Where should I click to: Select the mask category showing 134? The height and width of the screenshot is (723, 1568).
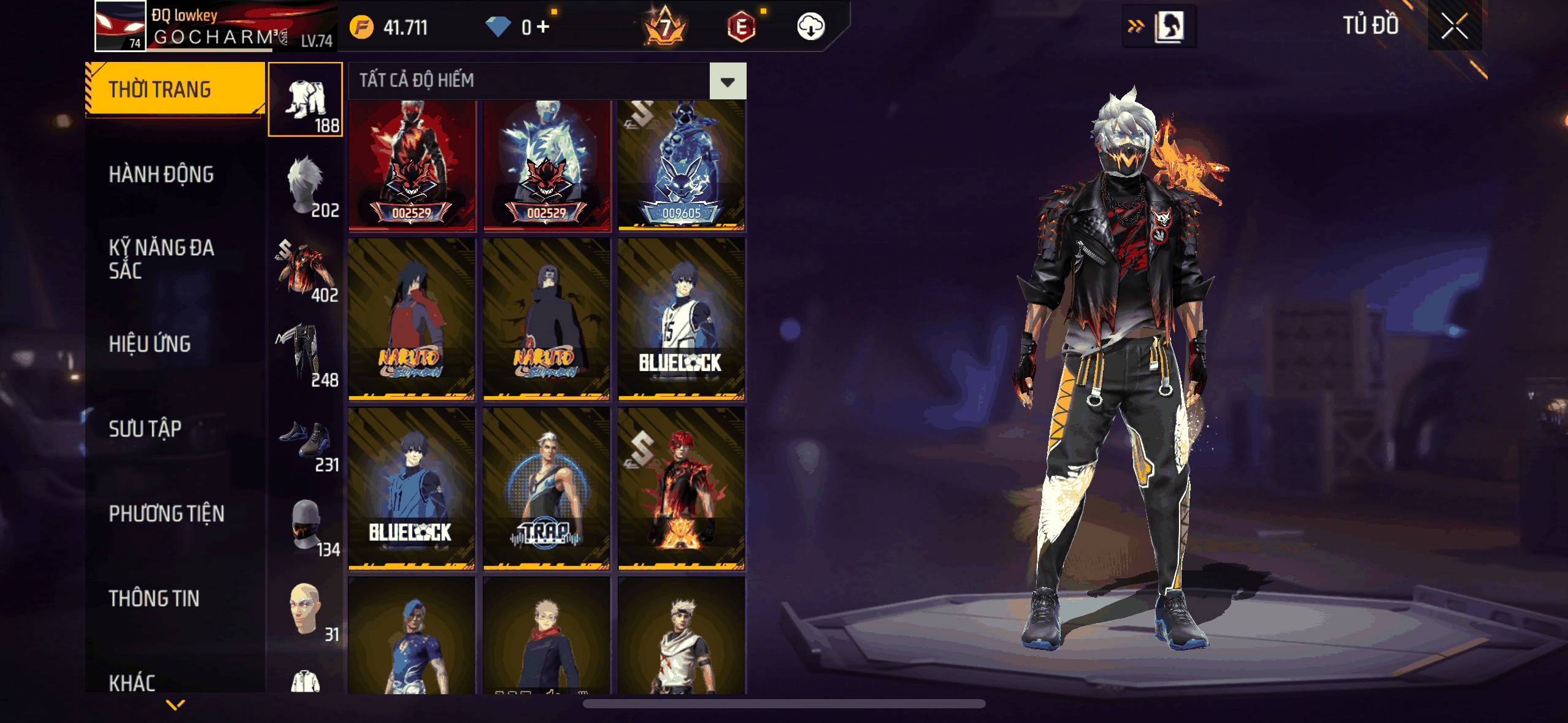click(x=306, y=524)
